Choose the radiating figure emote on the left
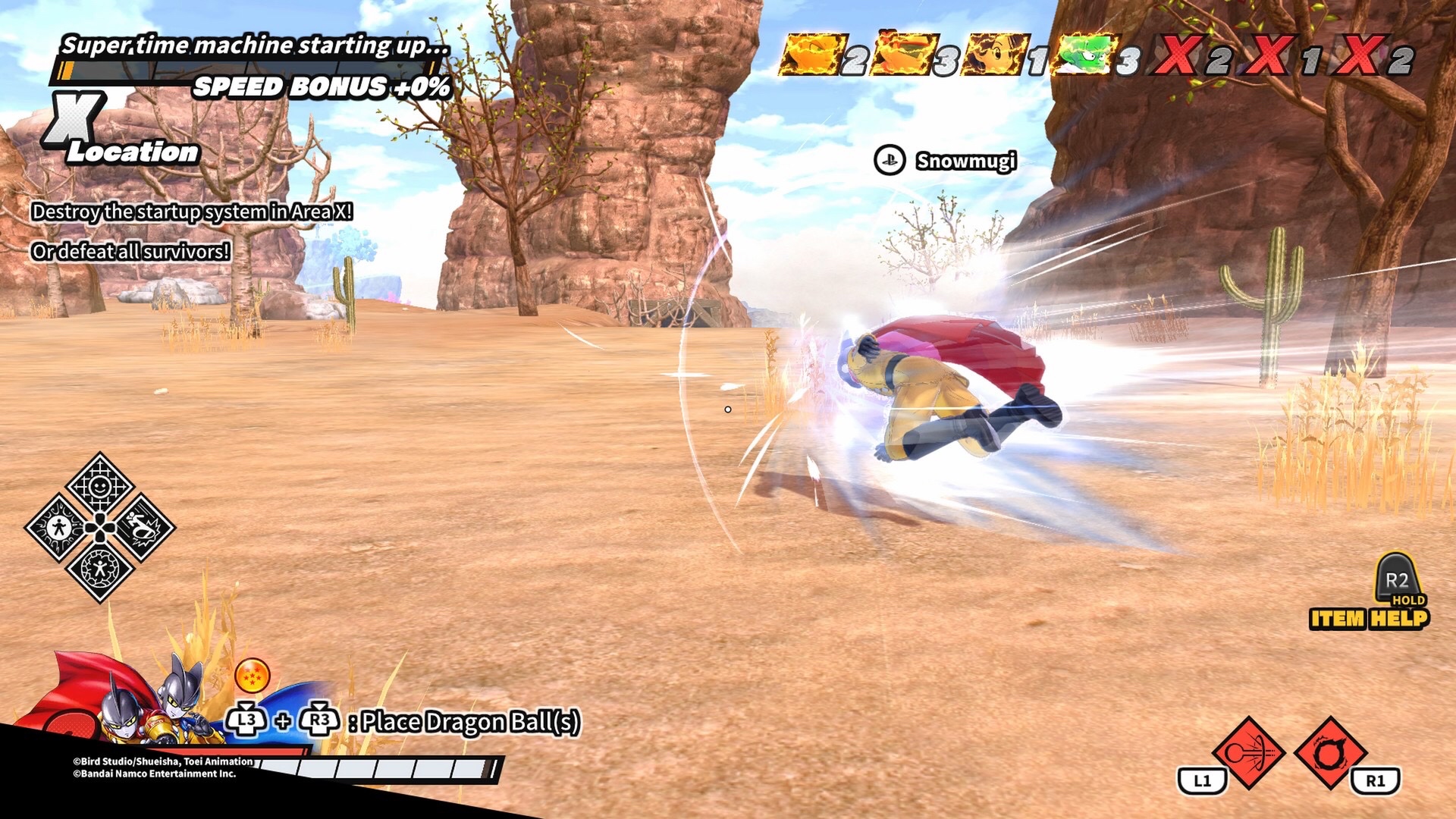 [x=59, y=528]
